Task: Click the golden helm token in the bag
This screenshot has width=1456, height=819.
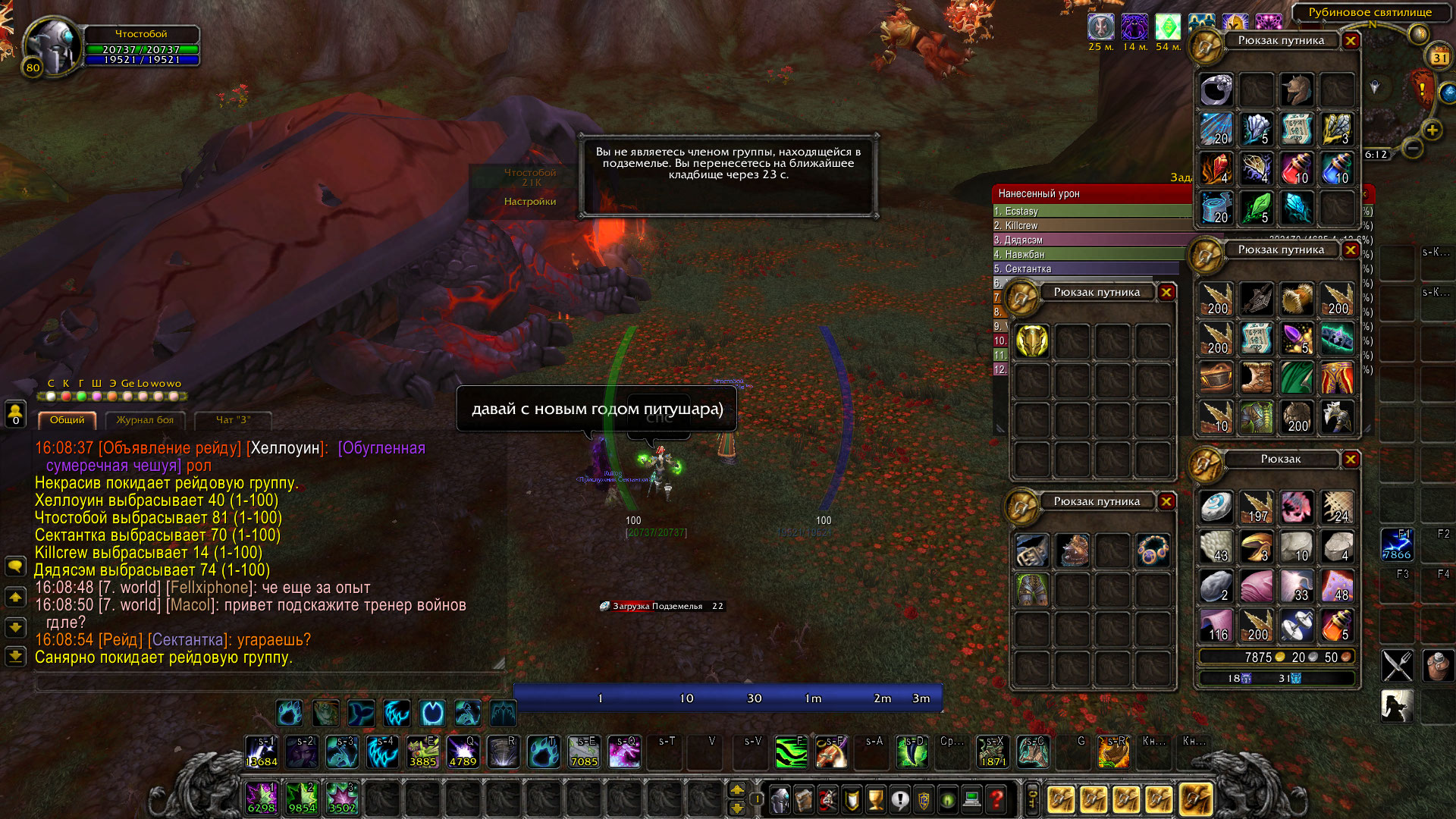Action: point(1032,340)
